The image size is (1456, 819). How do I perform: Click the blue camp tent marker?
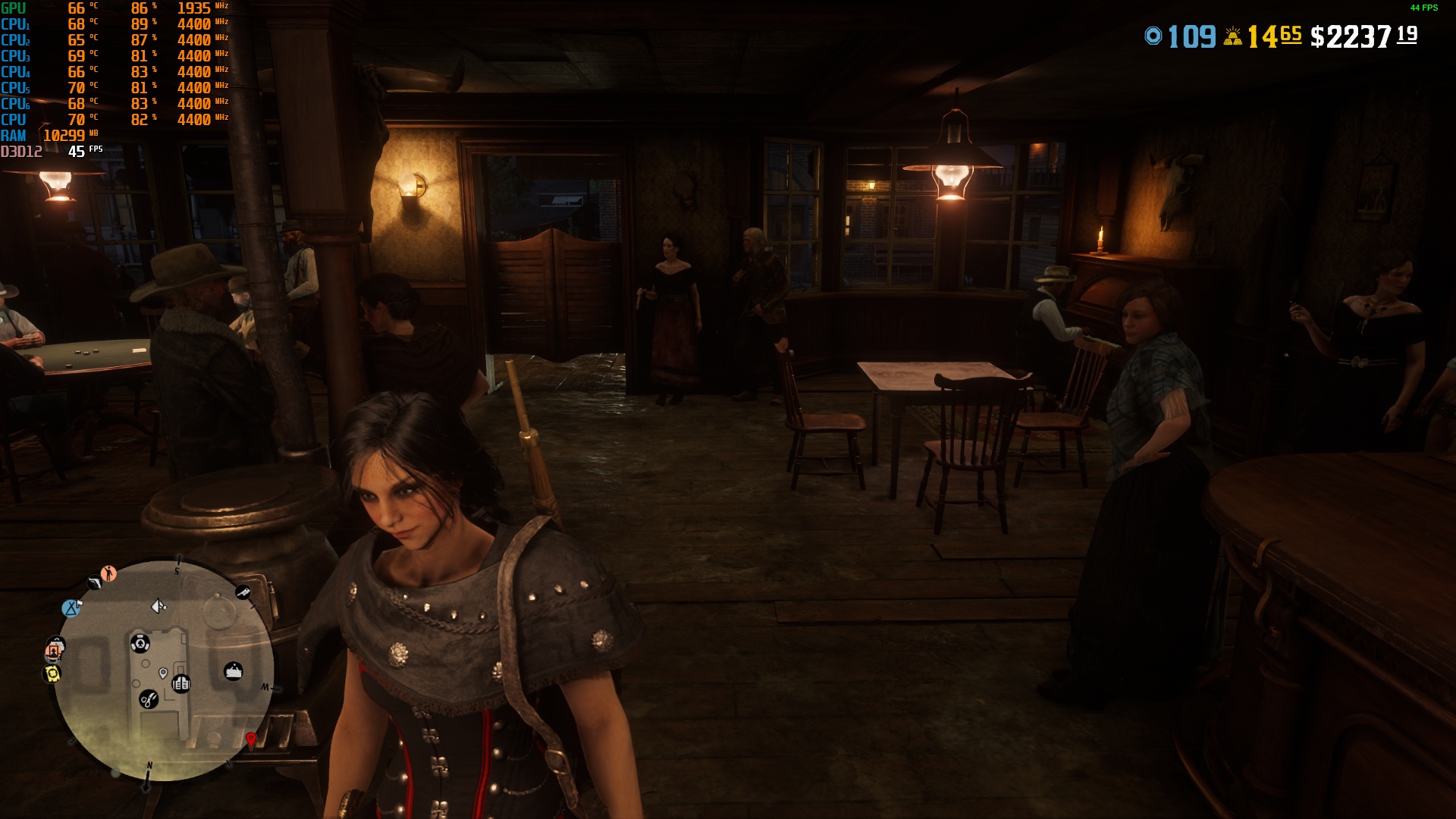pyautogui.click(x=71, y=607)
